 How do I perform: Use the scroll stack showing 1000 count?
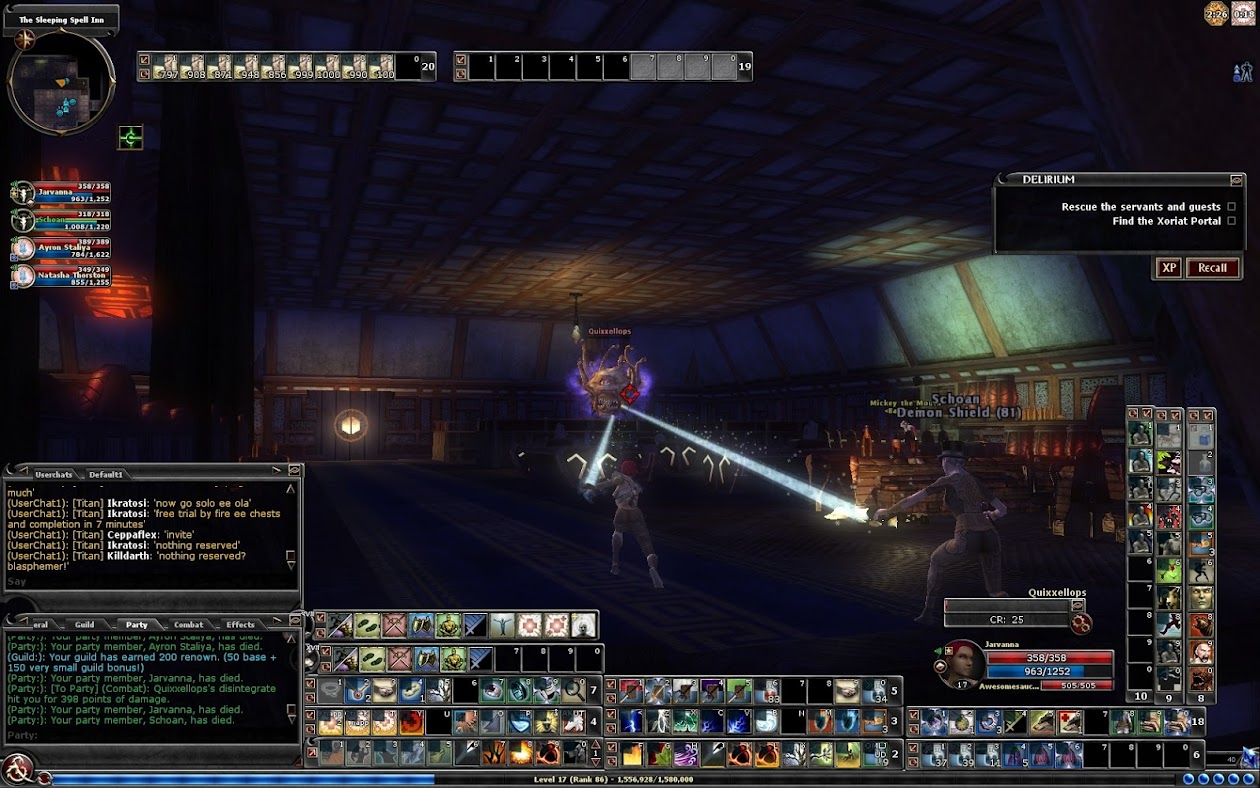coord(327,67)
